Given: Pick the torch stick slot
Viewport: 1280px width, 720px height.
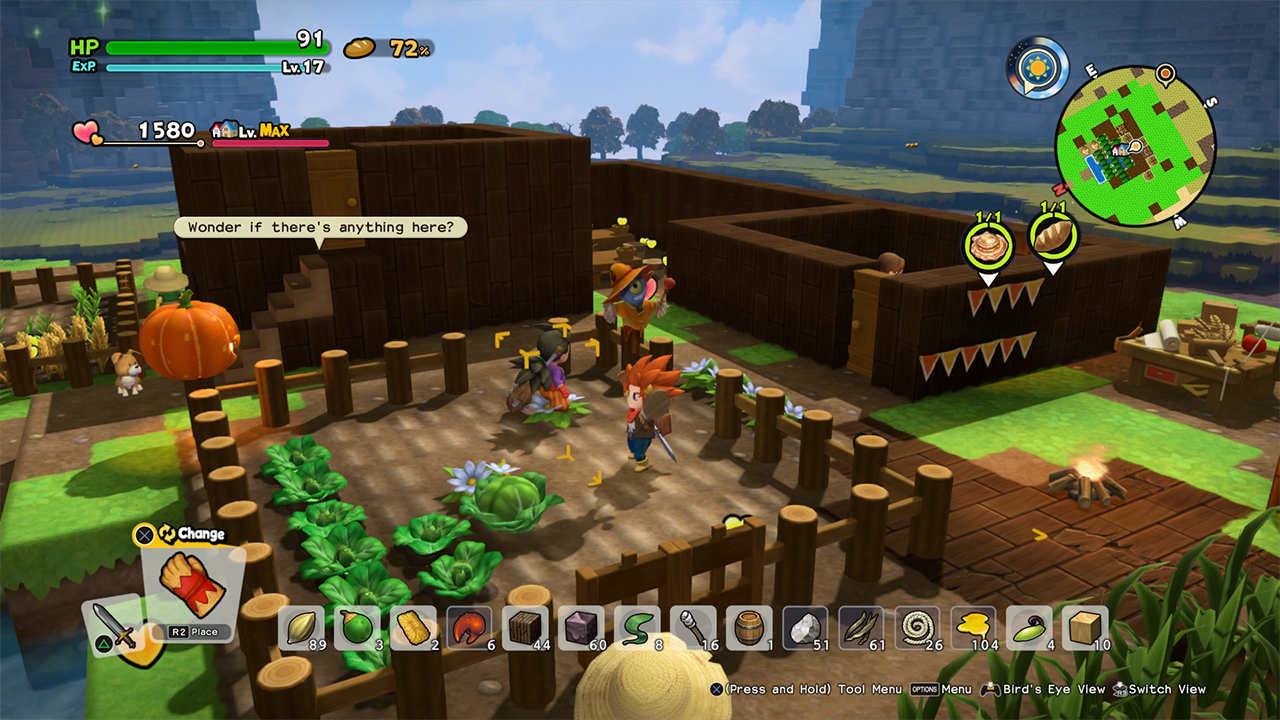Looking at the screenshot, I should [x=694, y=628].
